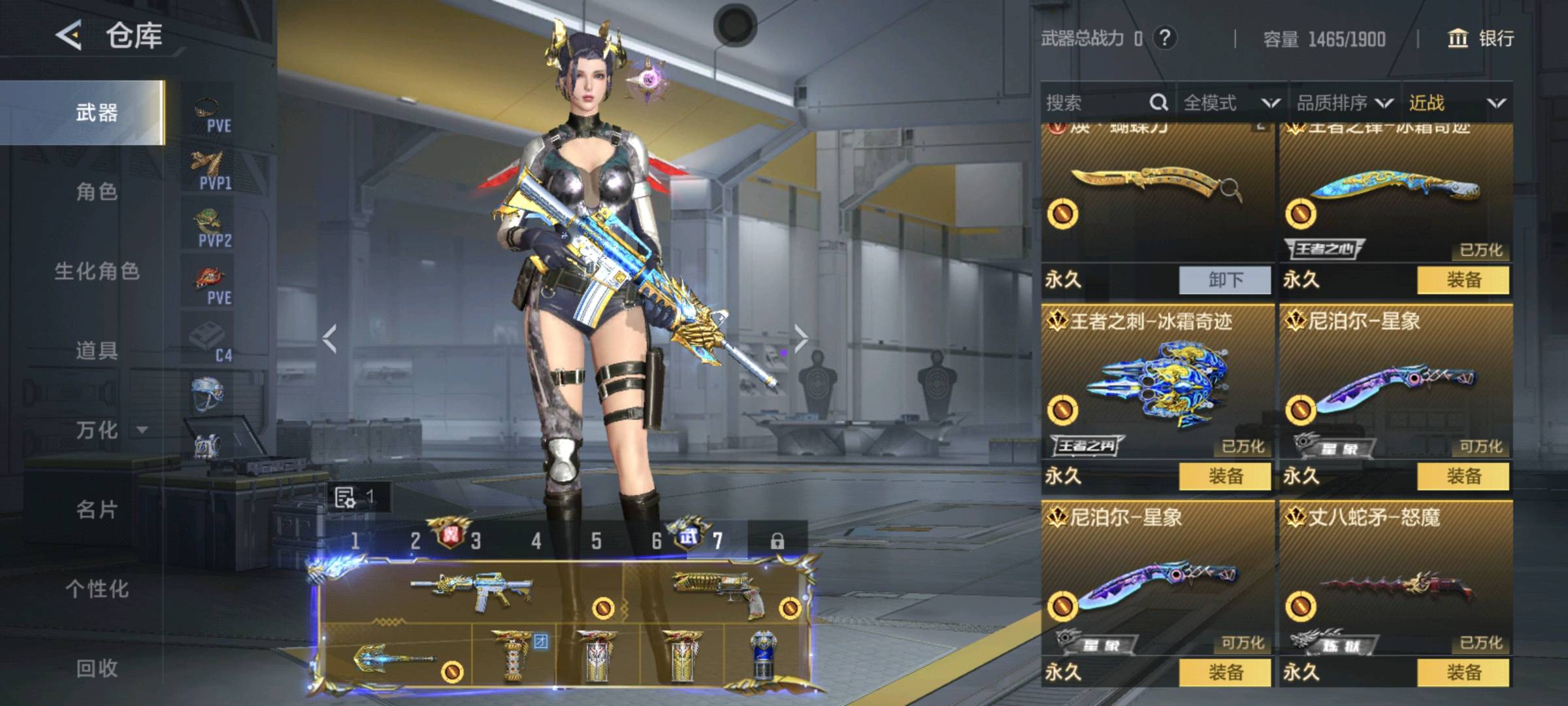The width and height of the screenshot is (1568, 706).
Task: Click the weapon search field
Action: 1098,103
